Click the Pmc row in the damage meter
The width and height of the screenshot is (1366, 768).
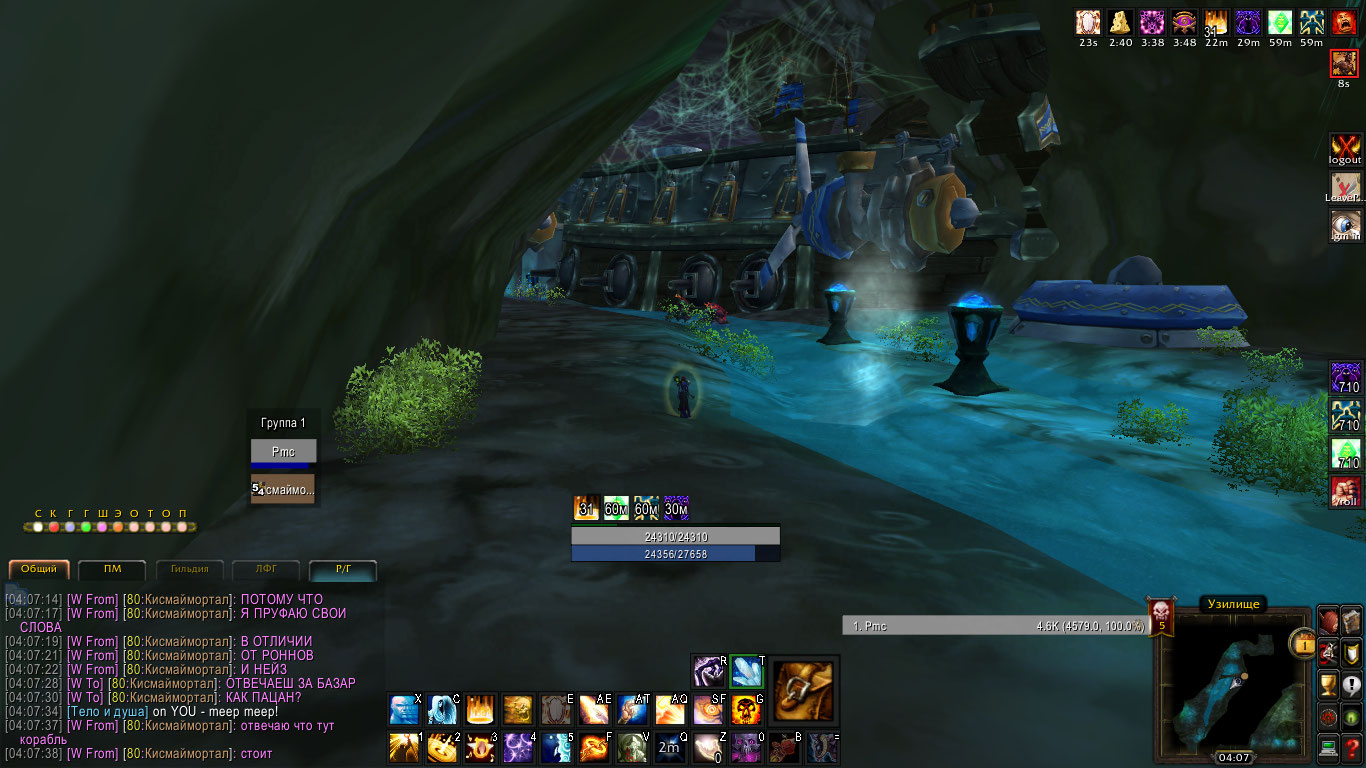point(995,626)
